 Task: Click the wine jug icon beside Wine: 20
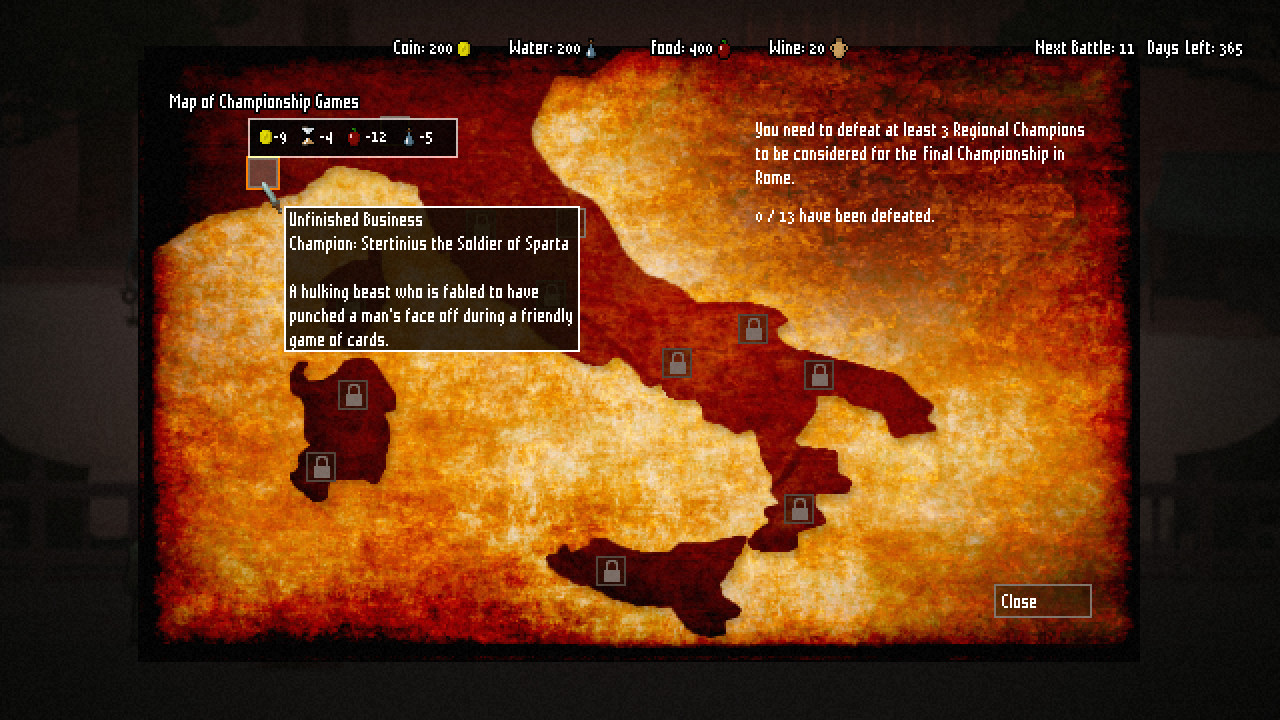tap(836, 46)
